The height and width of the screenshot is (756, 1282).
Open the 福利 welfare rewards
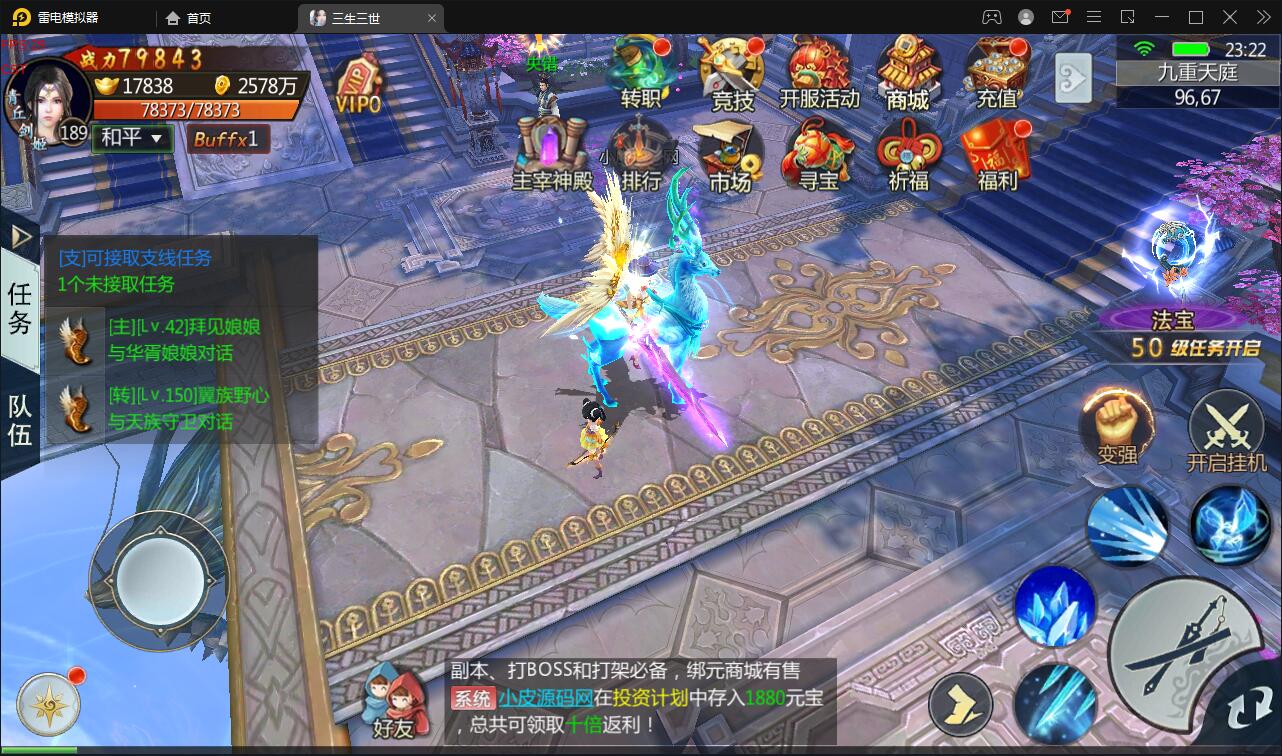pos(996,155)
